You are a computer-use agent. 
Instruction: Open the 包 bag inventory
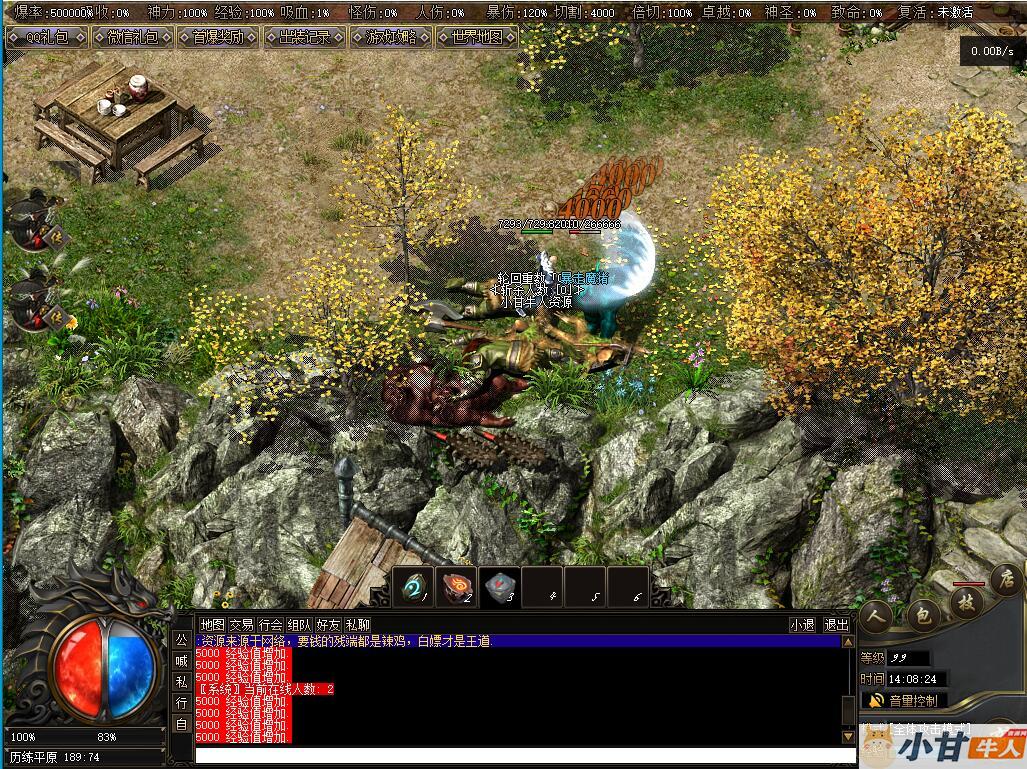coord(923,615)
